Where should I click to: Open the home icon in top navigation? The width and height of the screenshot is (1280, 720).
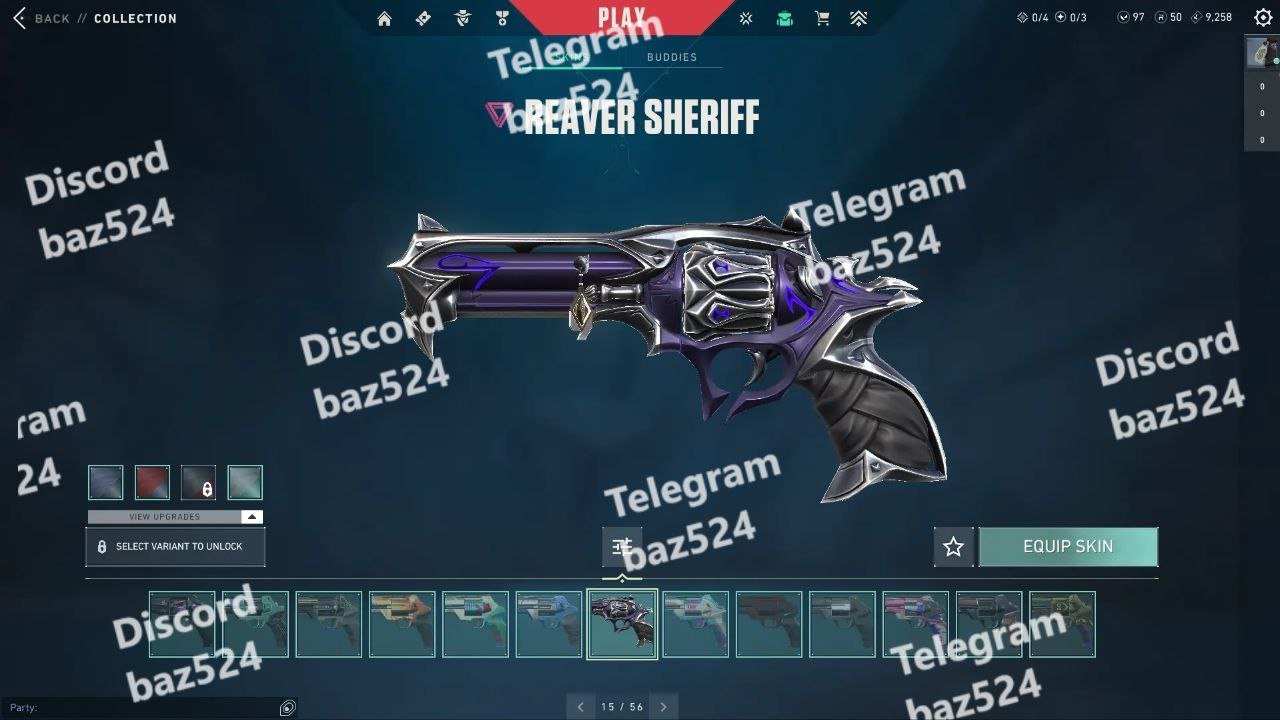[384, 18]
